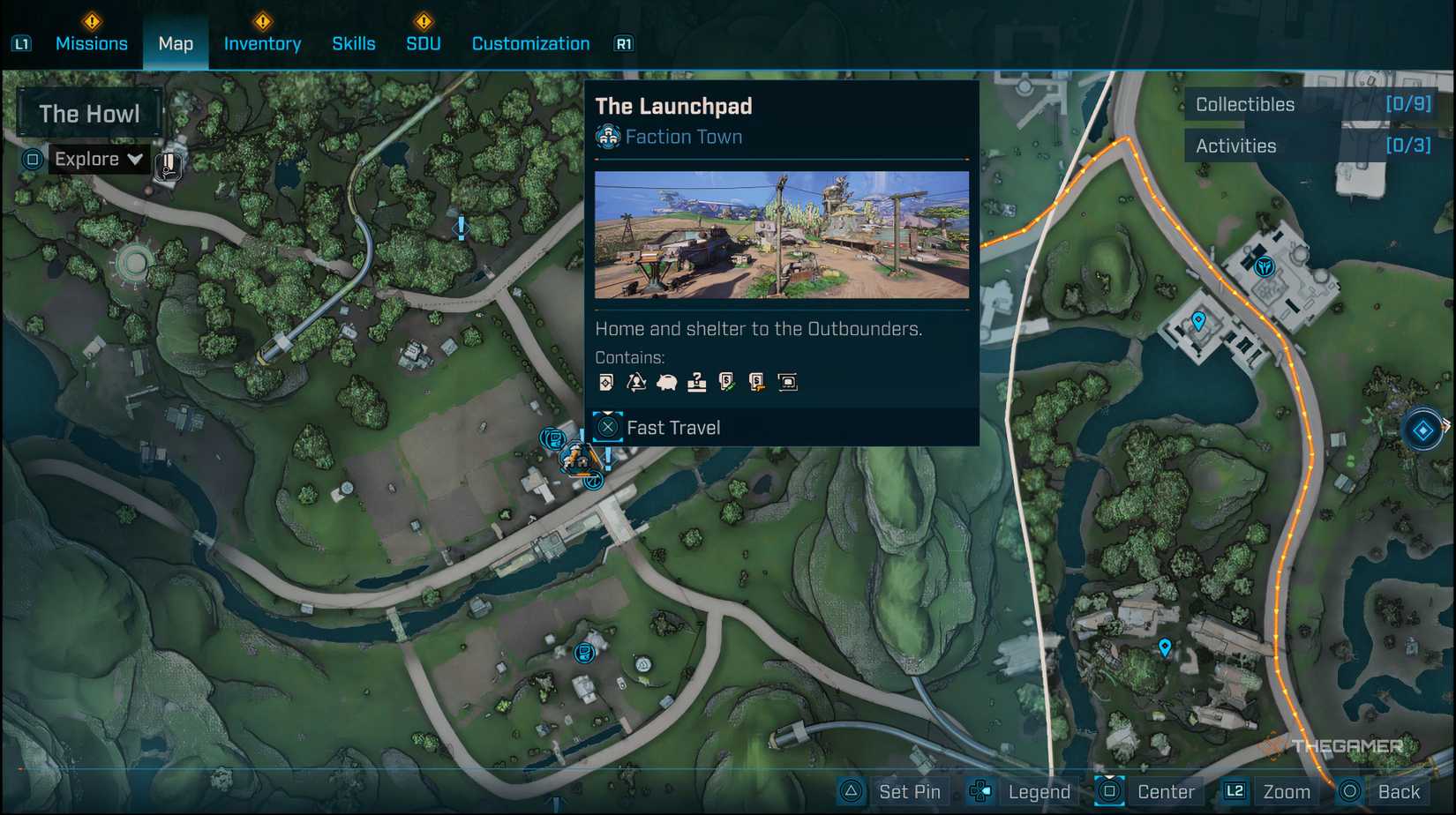Click Set Pin at the bottom

908,791
